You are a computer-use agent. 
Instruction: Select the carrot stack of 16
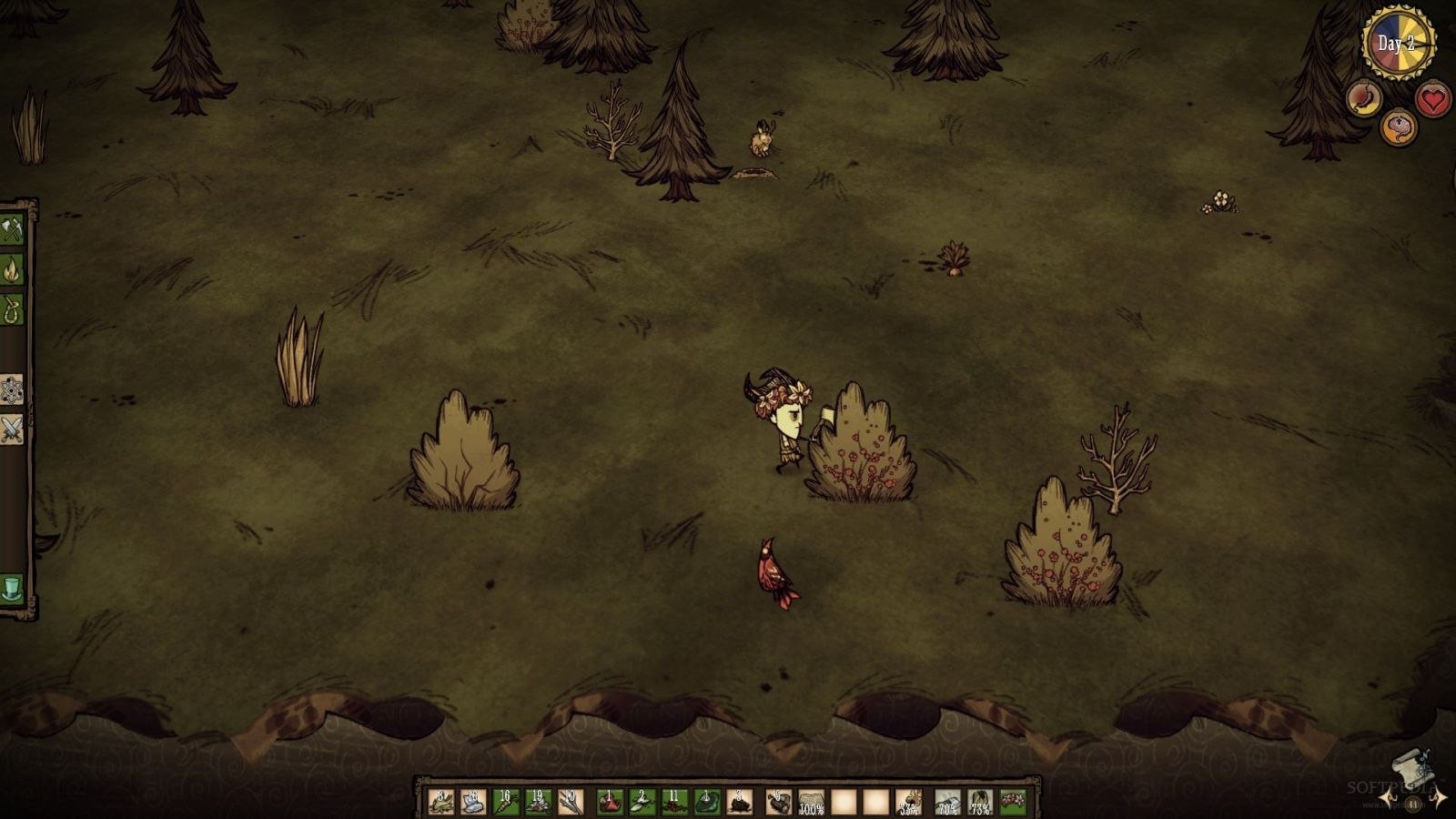pos(506,802)
